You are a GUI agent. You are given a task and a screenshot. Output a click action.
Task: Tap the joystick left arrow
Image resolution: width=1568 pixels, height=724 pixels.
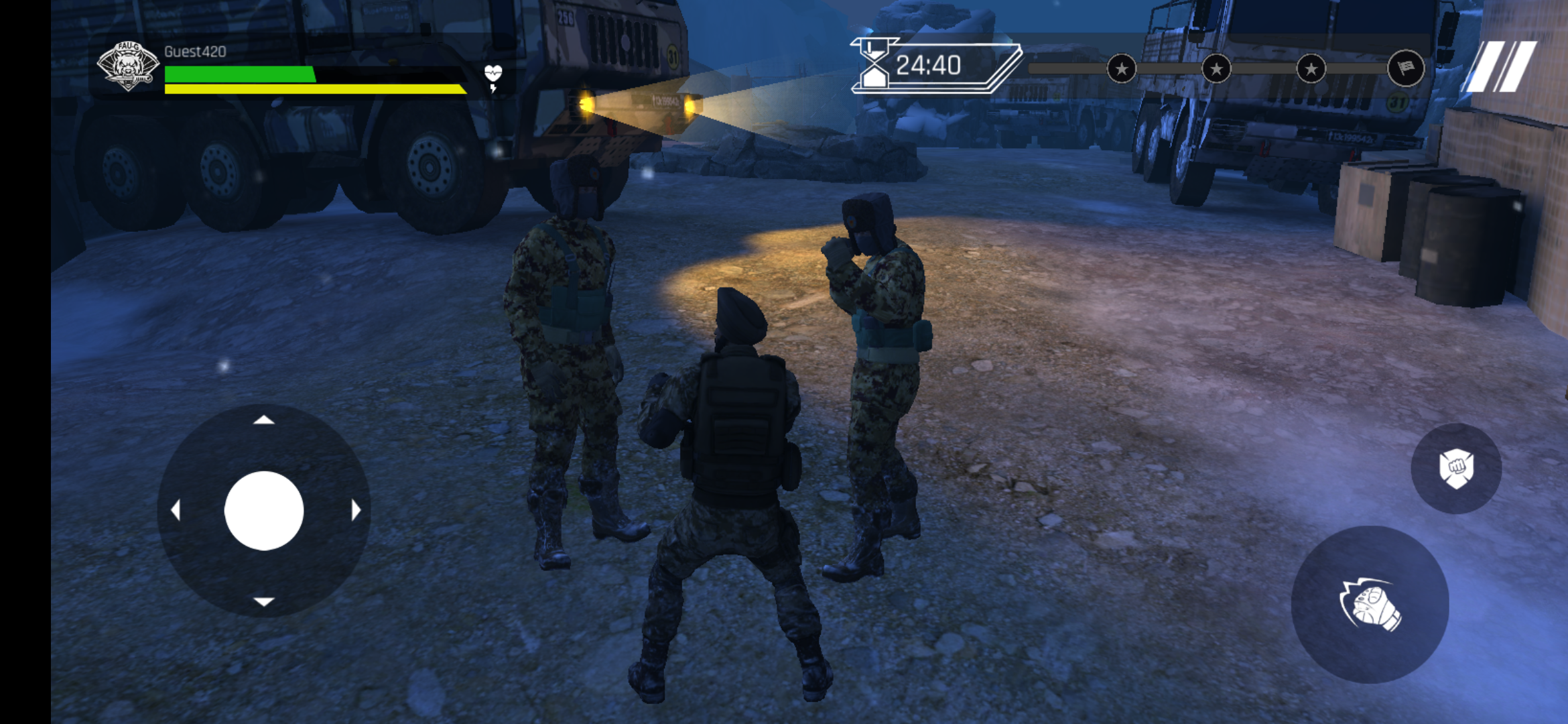tap(176, 511)
